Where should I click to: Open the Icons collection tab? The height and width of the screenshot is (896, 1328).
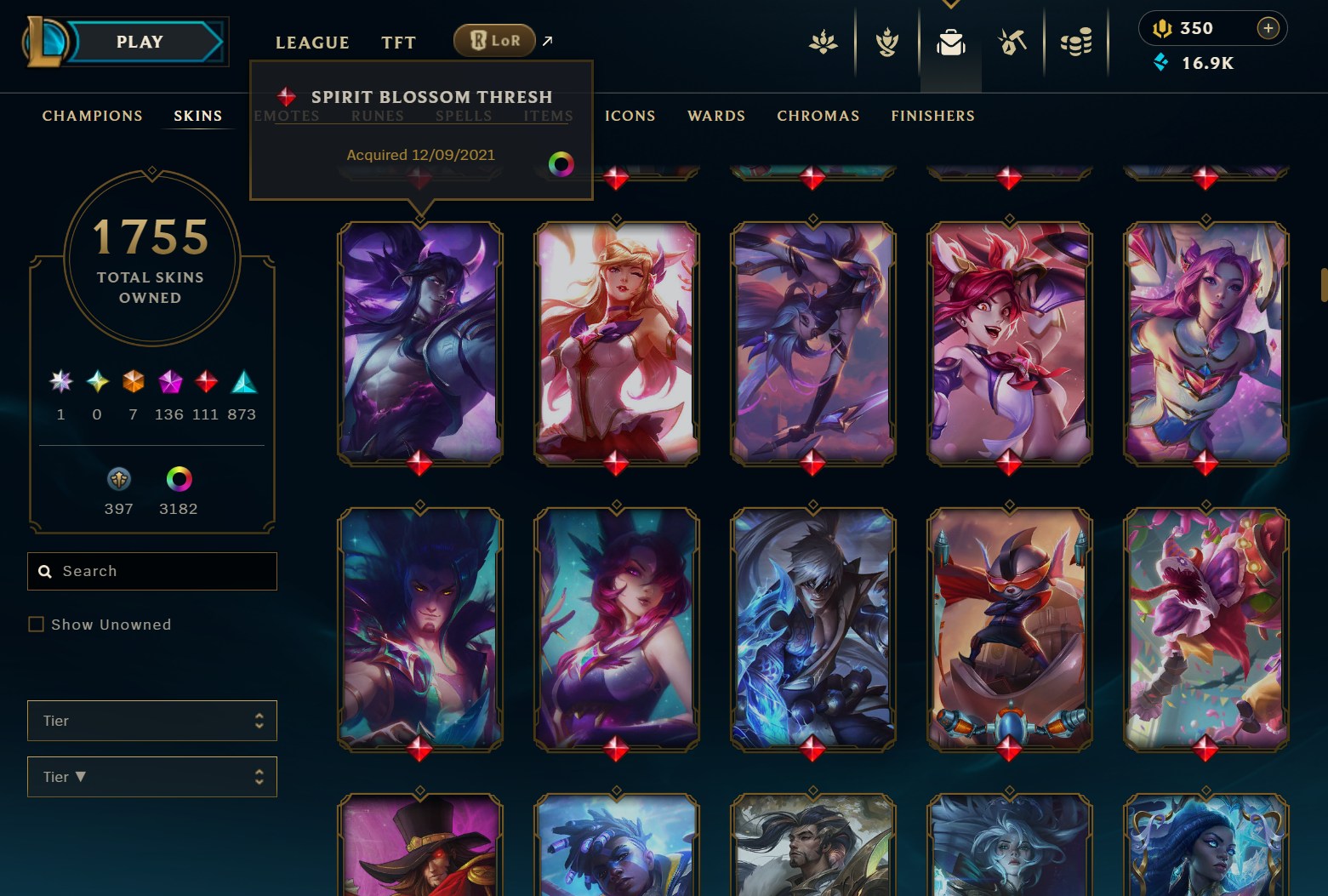pyautogui.click(x=630, y=116)
